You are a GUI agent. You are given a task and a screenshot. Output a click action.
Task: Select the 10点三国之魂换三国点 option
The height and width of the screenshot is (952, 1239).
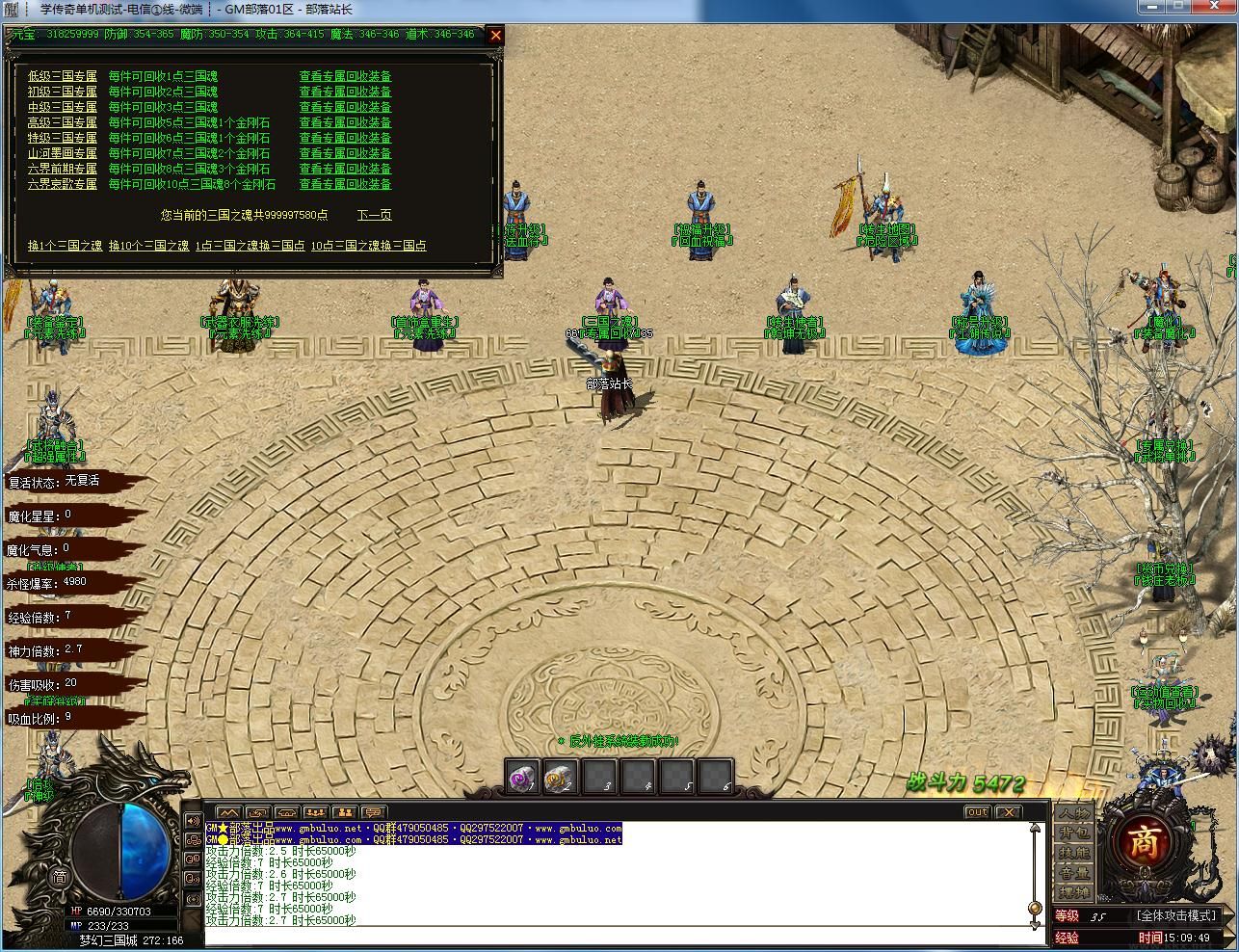tap(368, 246)
